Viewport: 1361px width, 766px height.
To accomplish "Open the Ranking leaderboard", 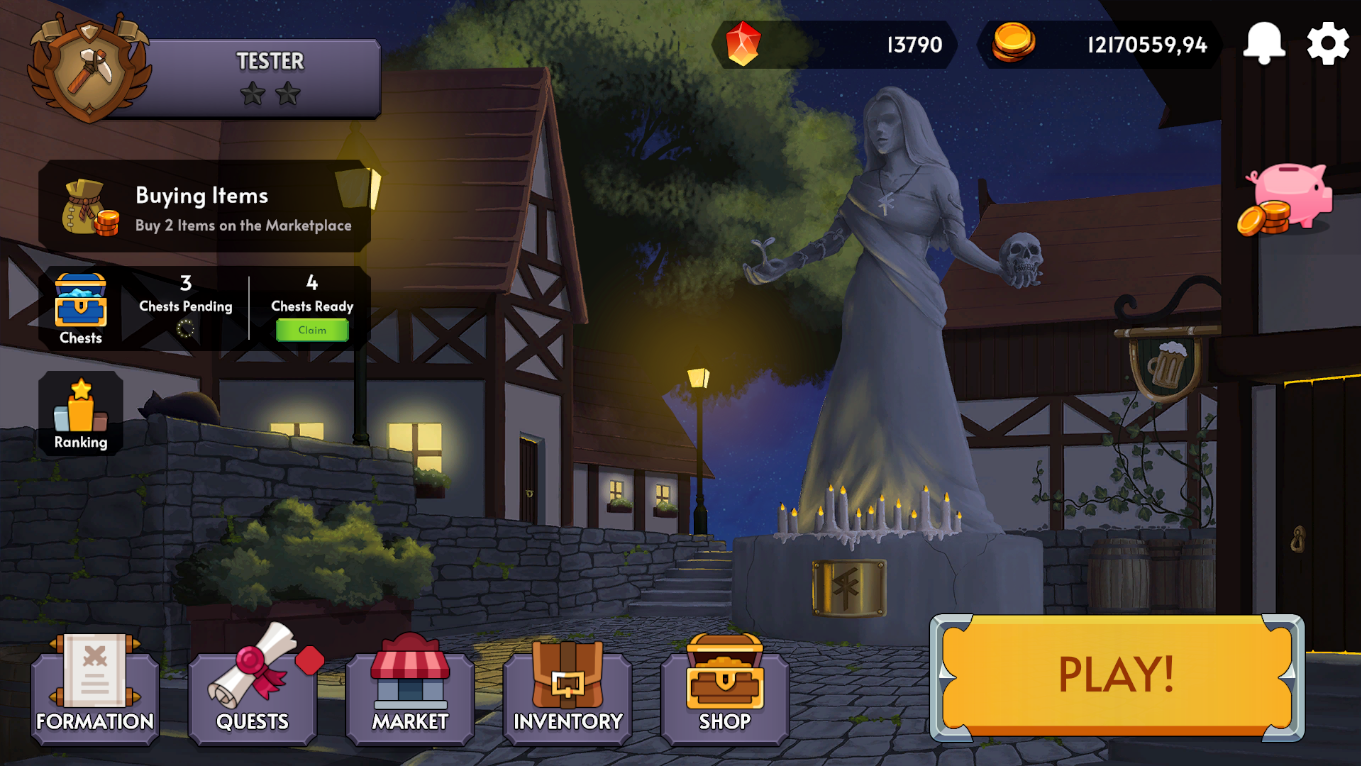I will pos(80,412).
